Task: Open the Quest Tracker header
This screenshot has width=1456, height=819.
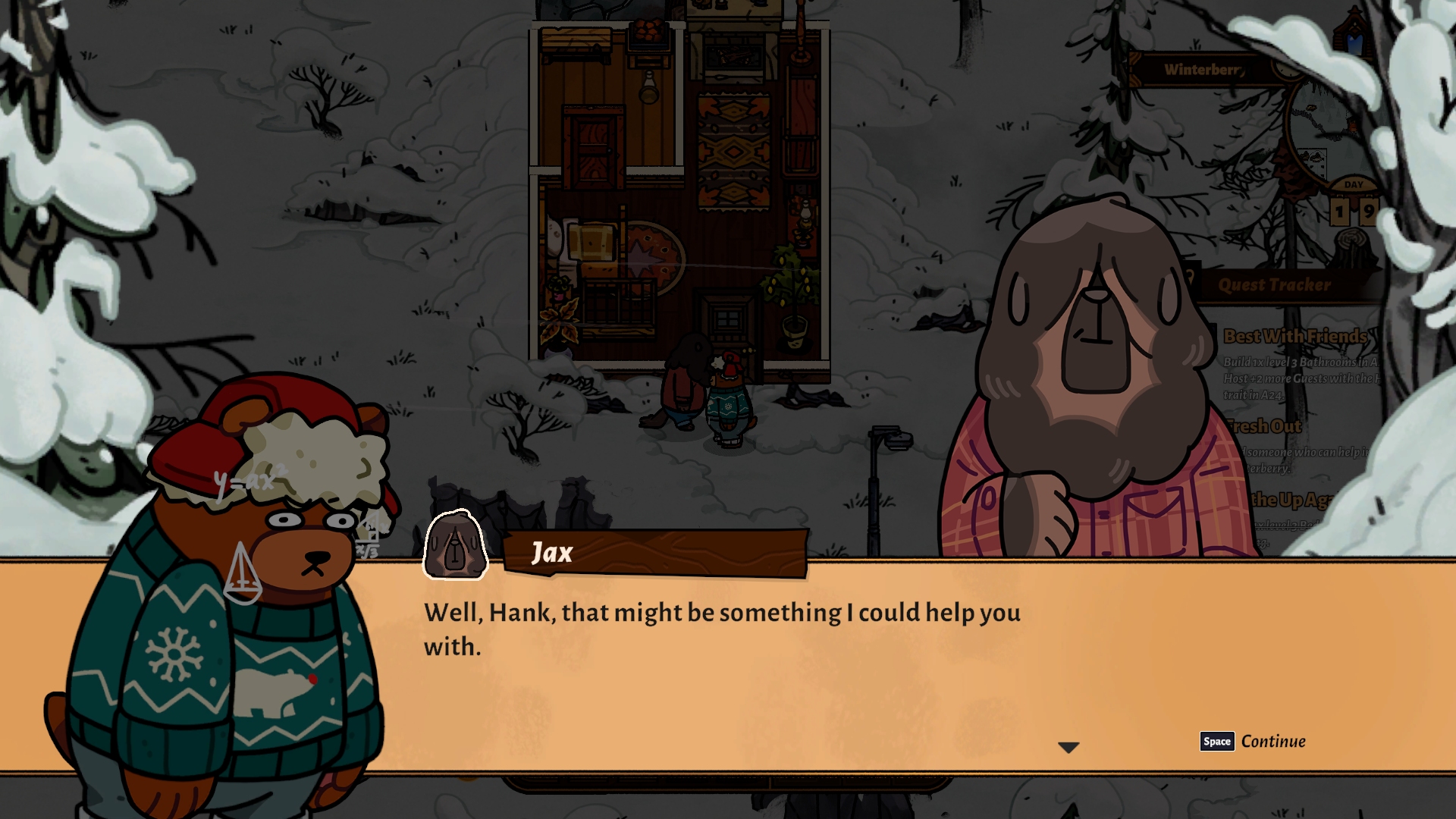Action: pyautogui.click(x=1274, y=285)
